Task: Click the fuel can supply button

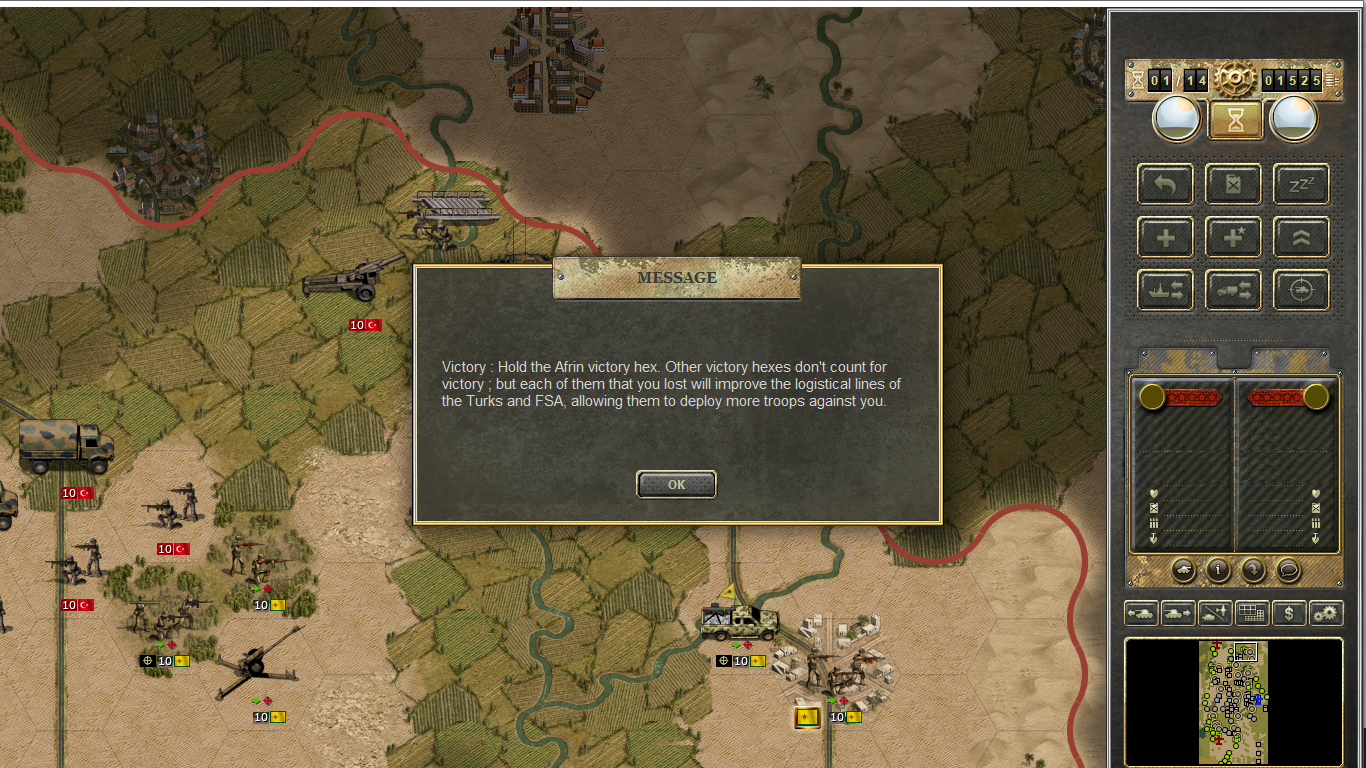Action: click(x=1233, y=184)
